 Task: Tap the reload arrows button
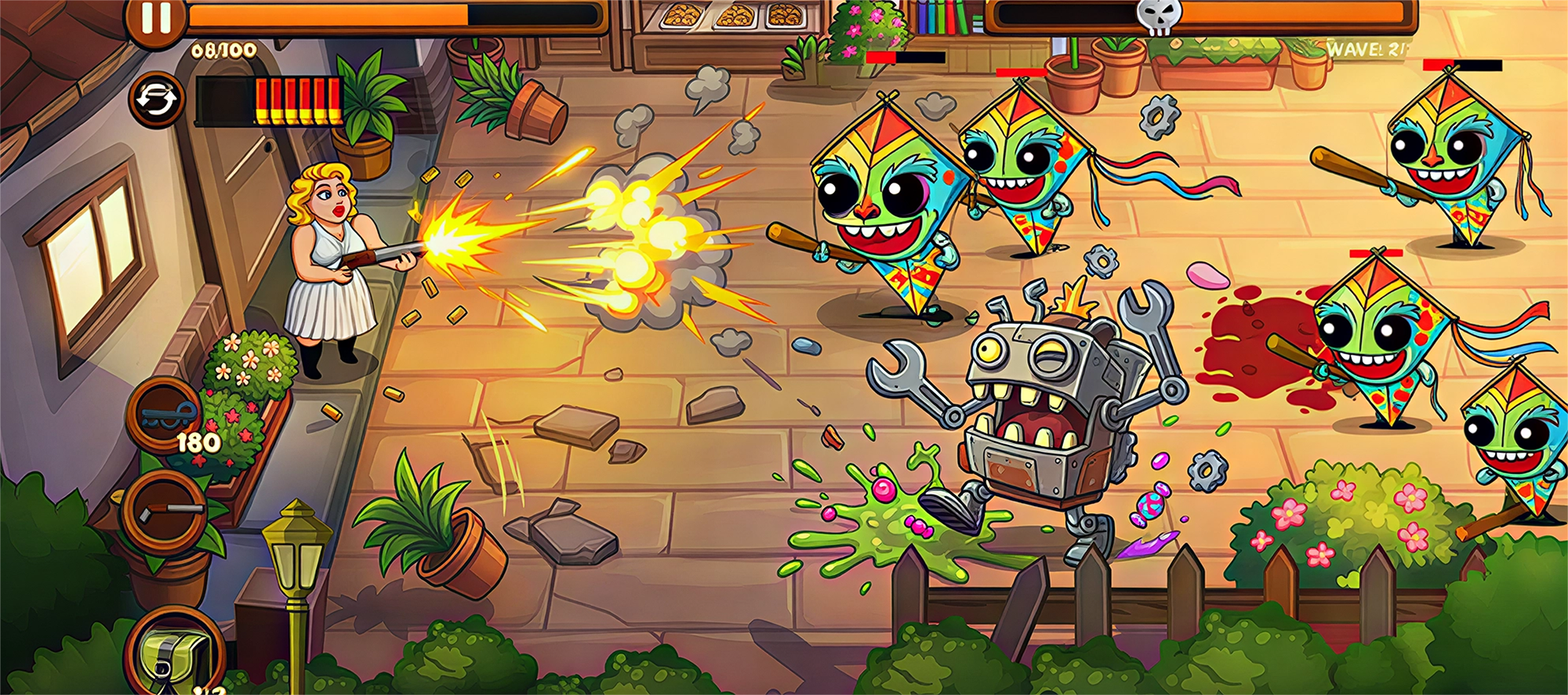point(155,100)
